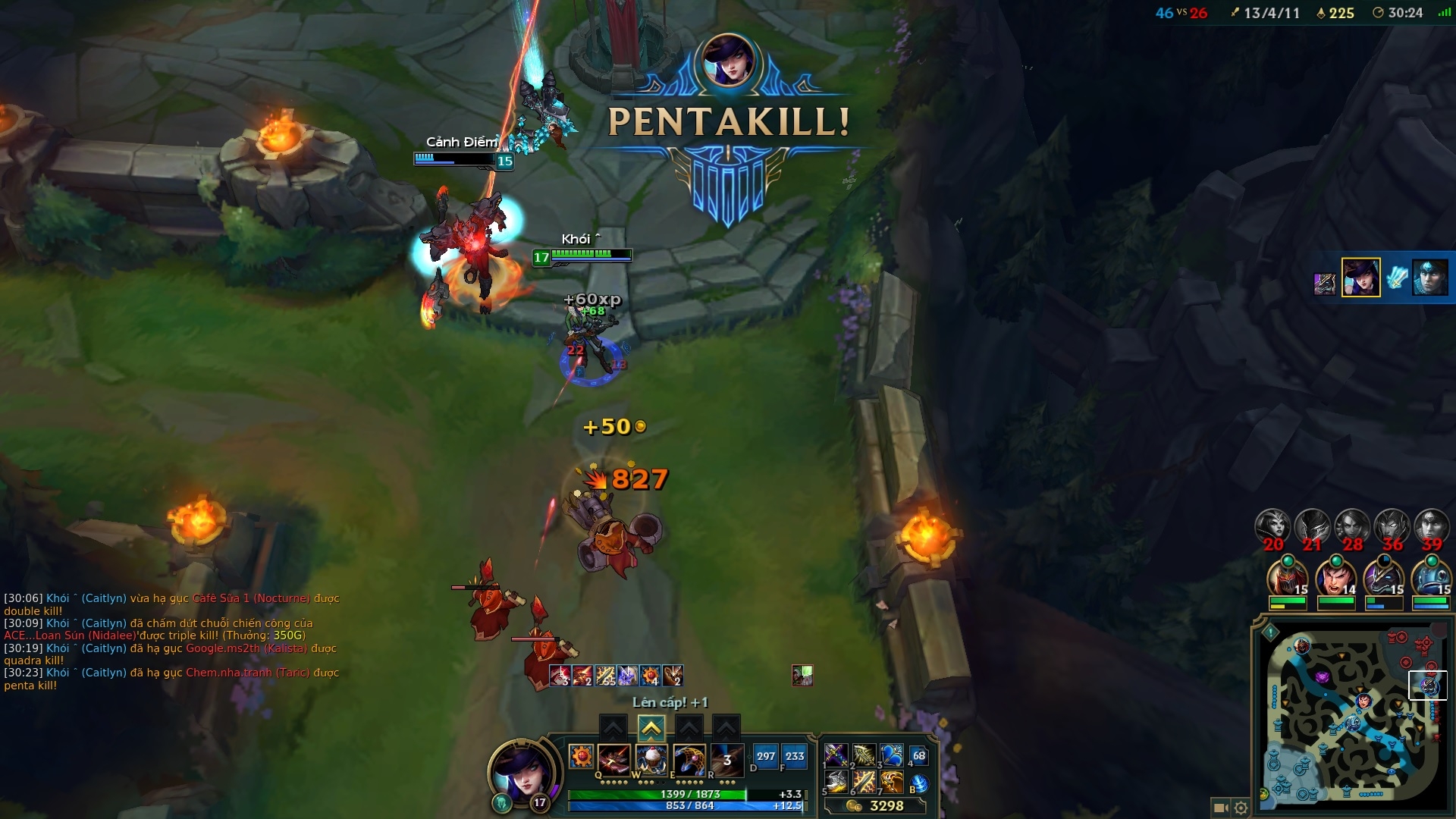Cast Piltover Peacemaker from the Q slot
1456x819 pixels.
click(613, 758)
